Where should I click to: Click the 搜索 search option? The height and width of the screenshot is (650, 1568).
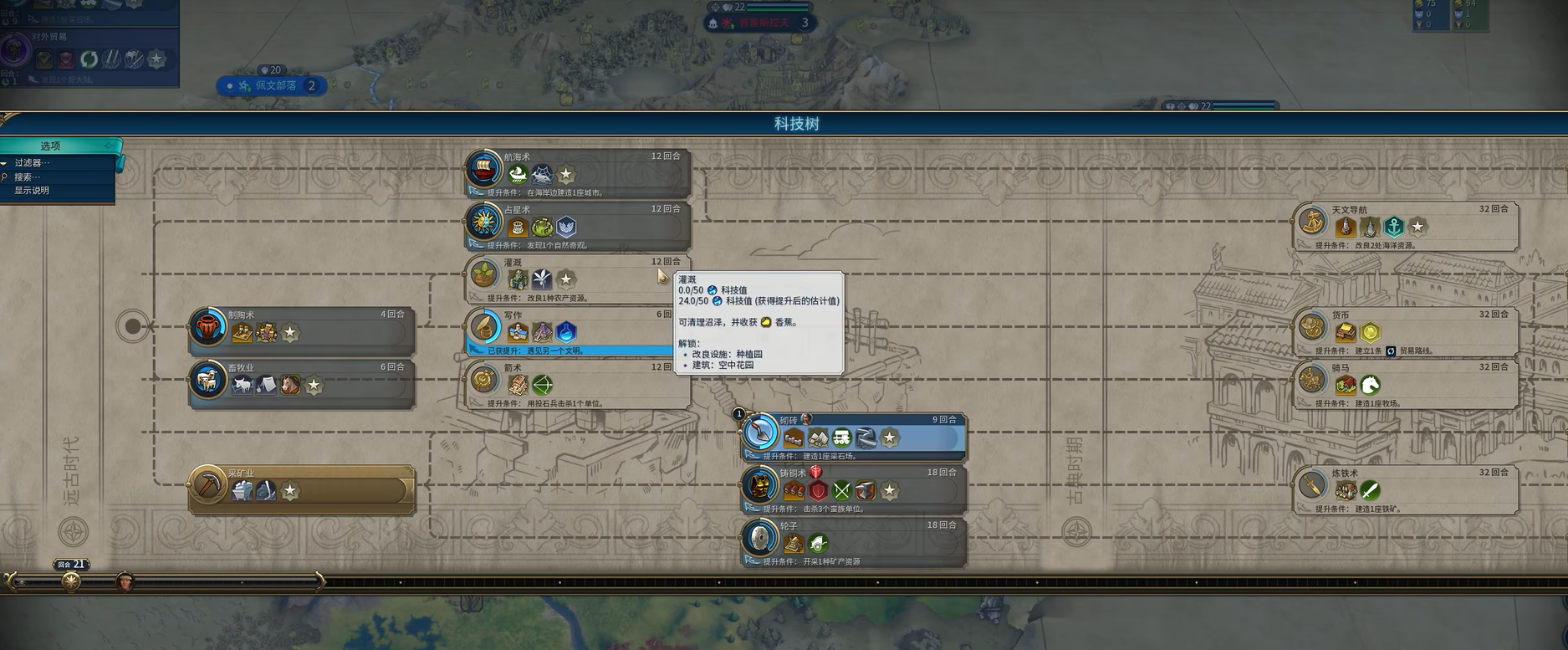[x=28, y=177]
